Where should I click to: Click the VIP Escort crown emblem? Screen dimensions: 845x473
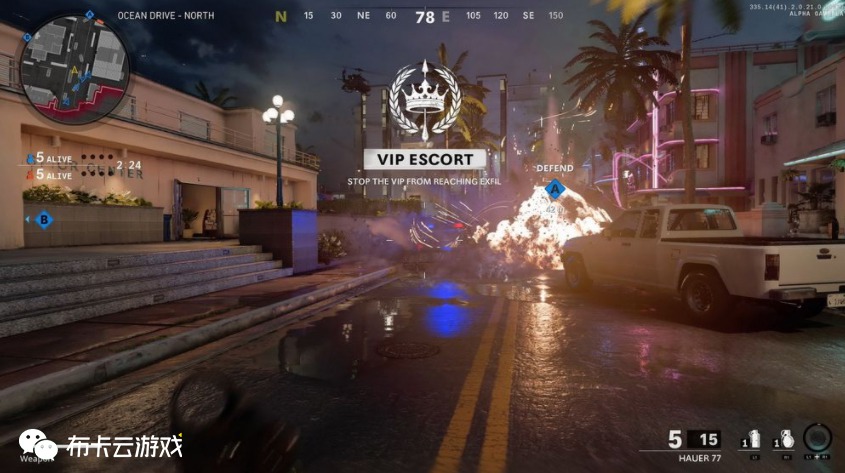coord(424,100)
